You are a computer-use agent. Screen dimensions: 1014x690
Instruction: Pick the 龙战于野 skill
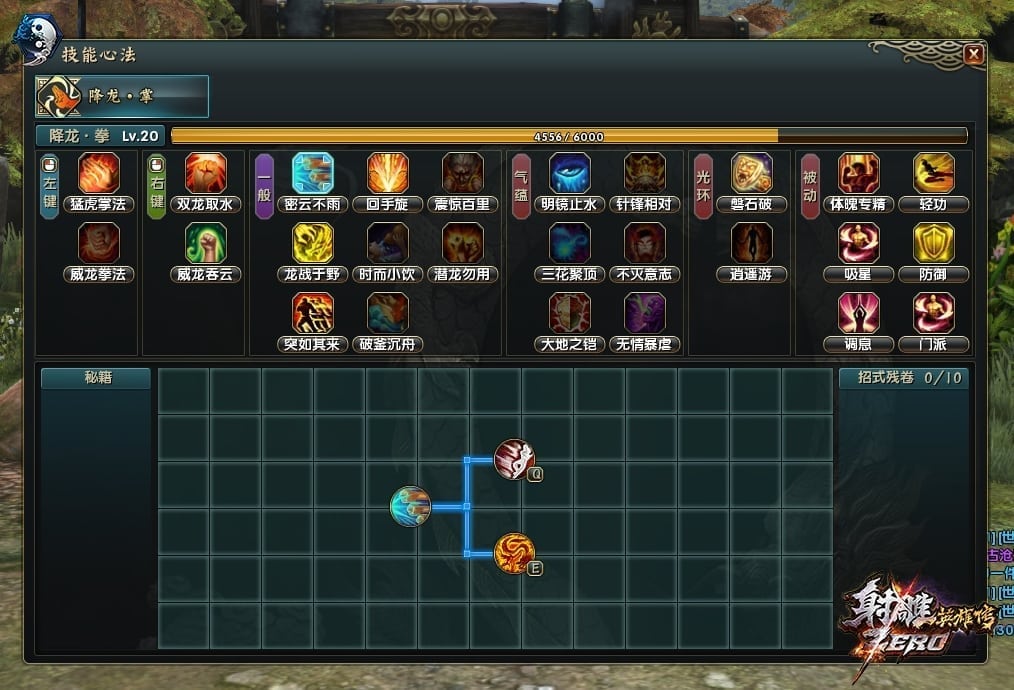pos(312,243)
